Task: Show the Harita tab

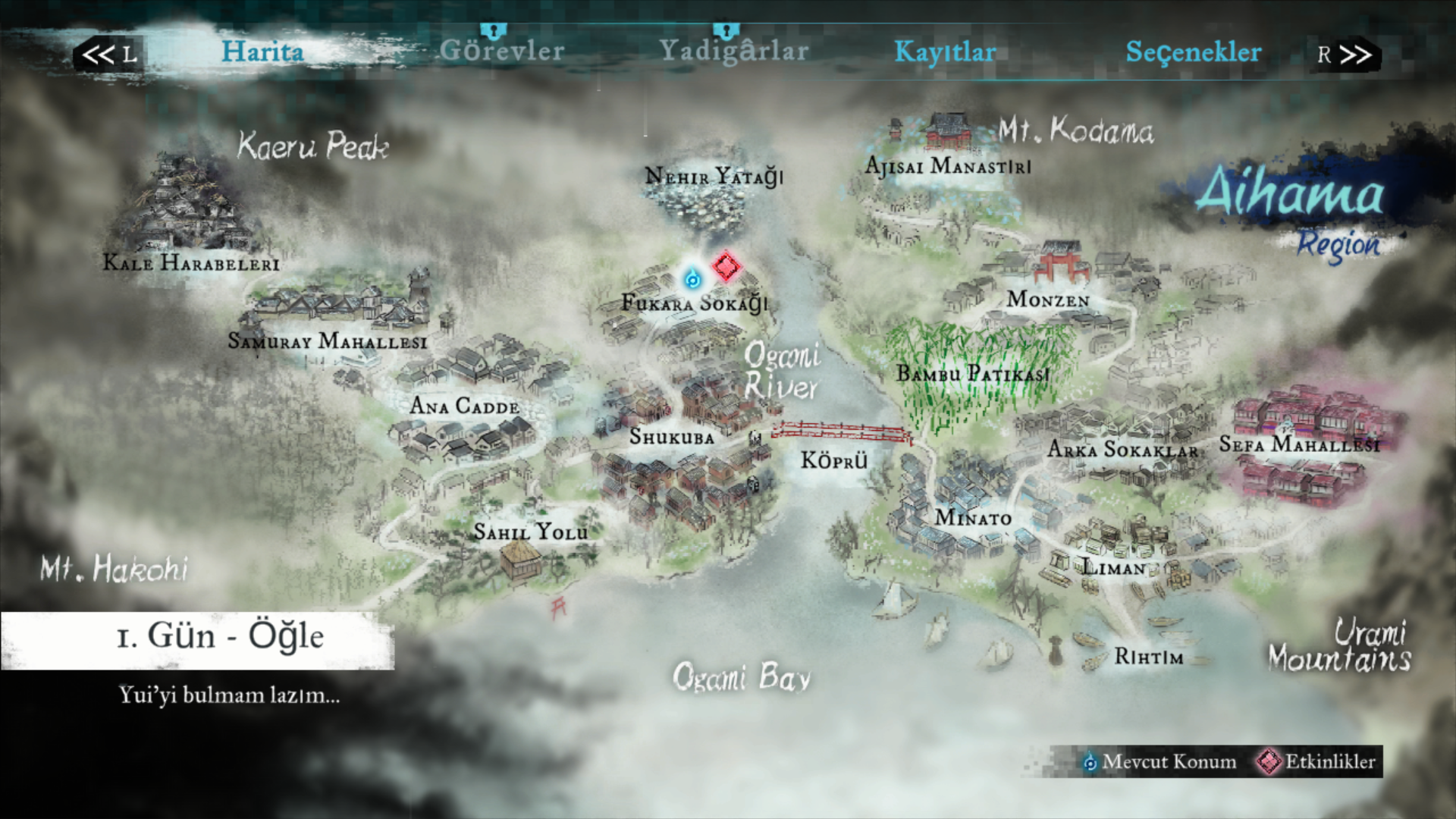Action: tap(262, 52)
